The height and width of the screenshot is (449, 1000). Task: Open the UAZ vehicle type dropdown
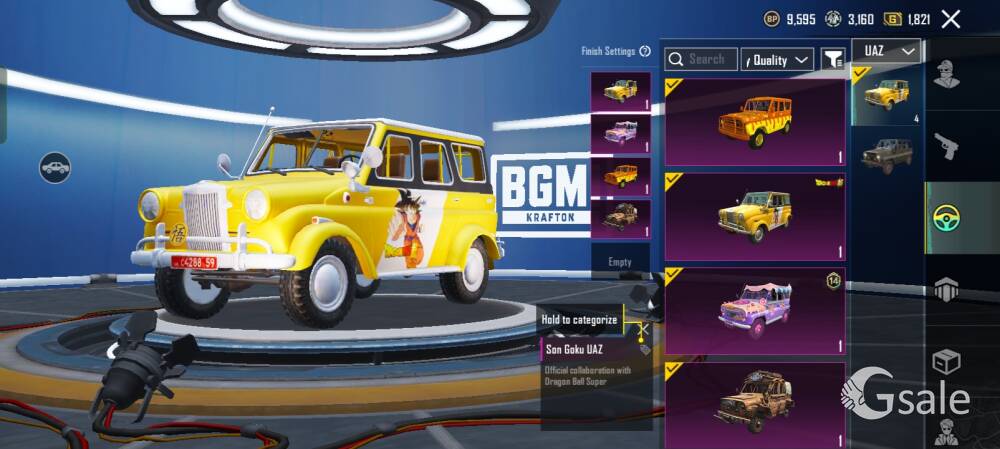point(886,51)
